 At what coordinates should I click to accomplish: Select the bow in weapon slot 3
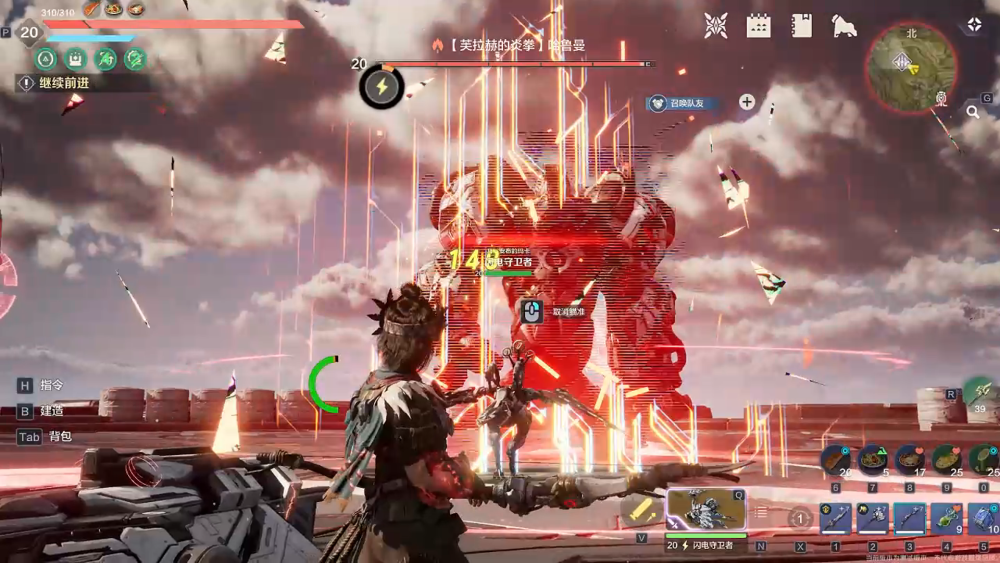tap(909, 517)
